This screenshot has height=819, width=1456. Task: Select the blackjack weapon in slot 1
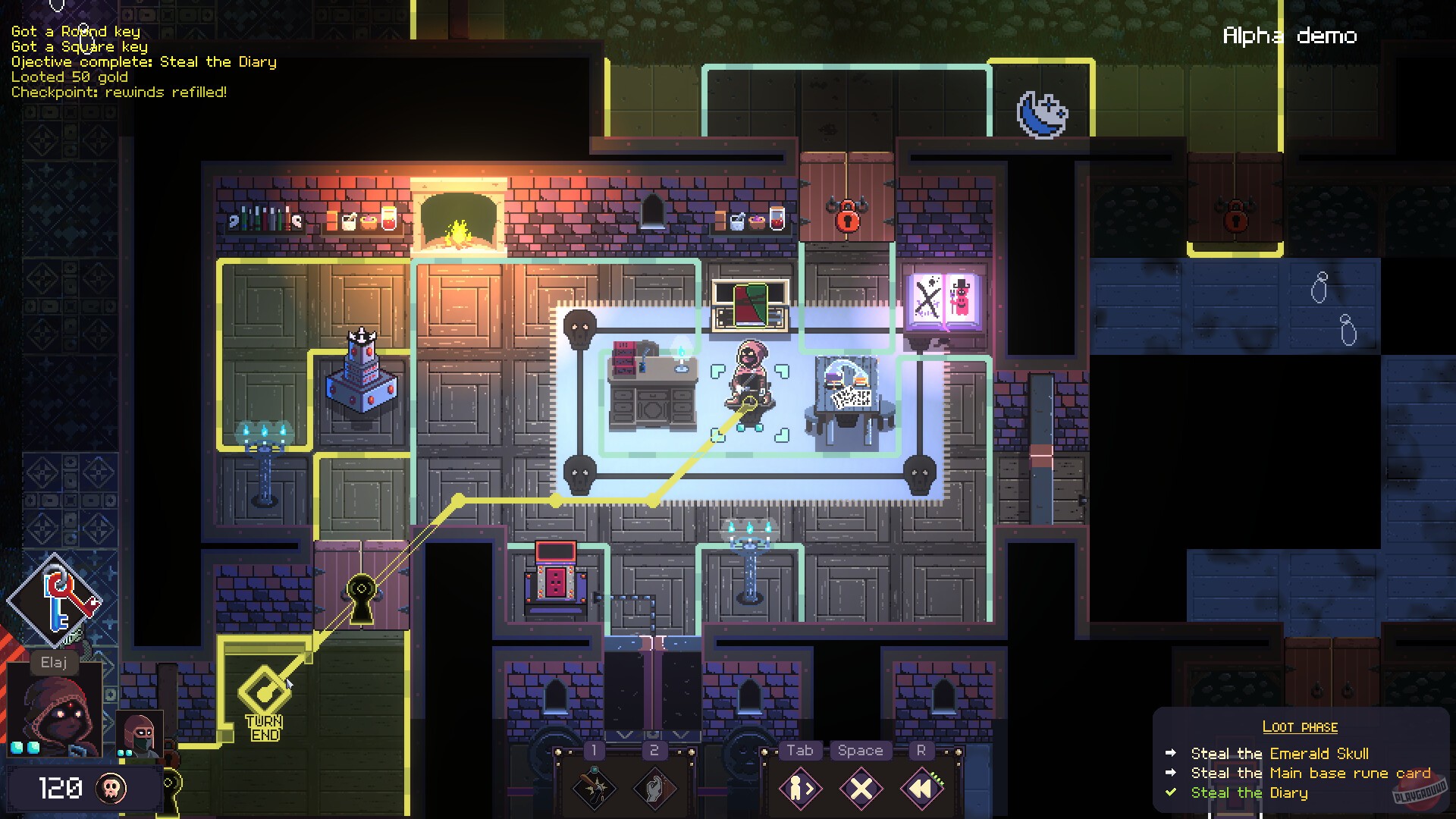point(594,787)
